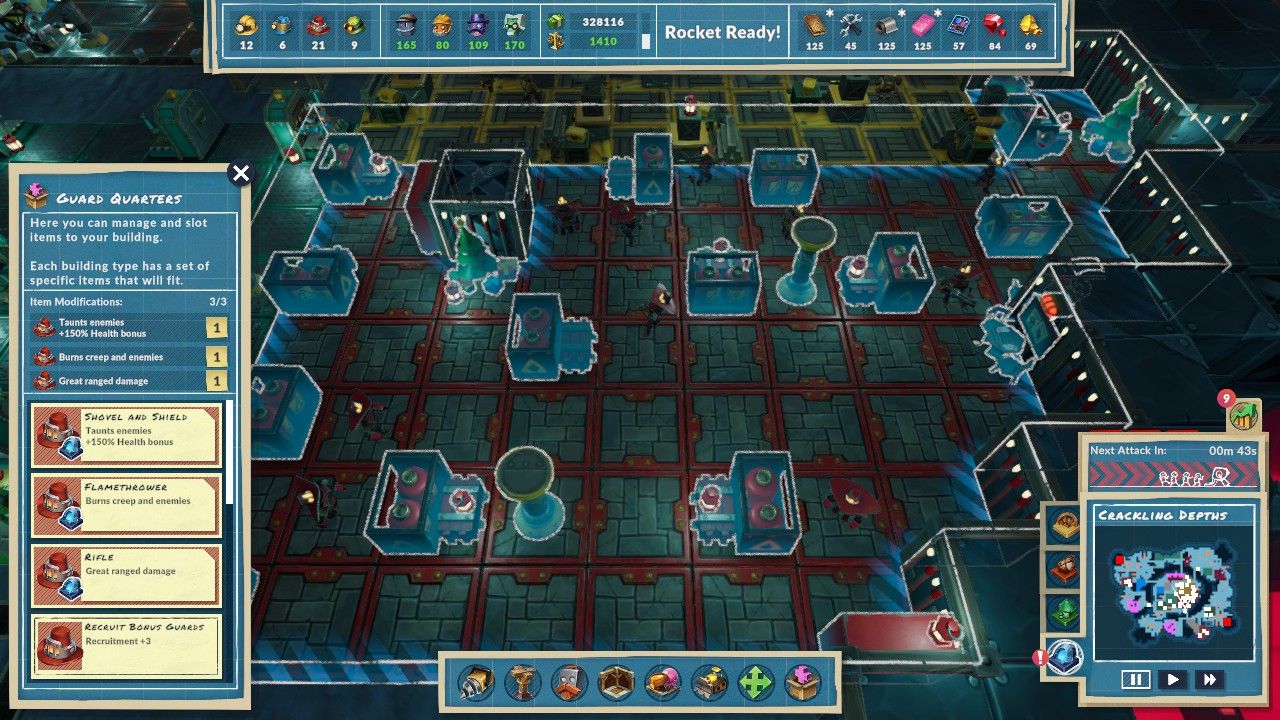
Task: Select the brick wall build tool
Action: [569, 684]
